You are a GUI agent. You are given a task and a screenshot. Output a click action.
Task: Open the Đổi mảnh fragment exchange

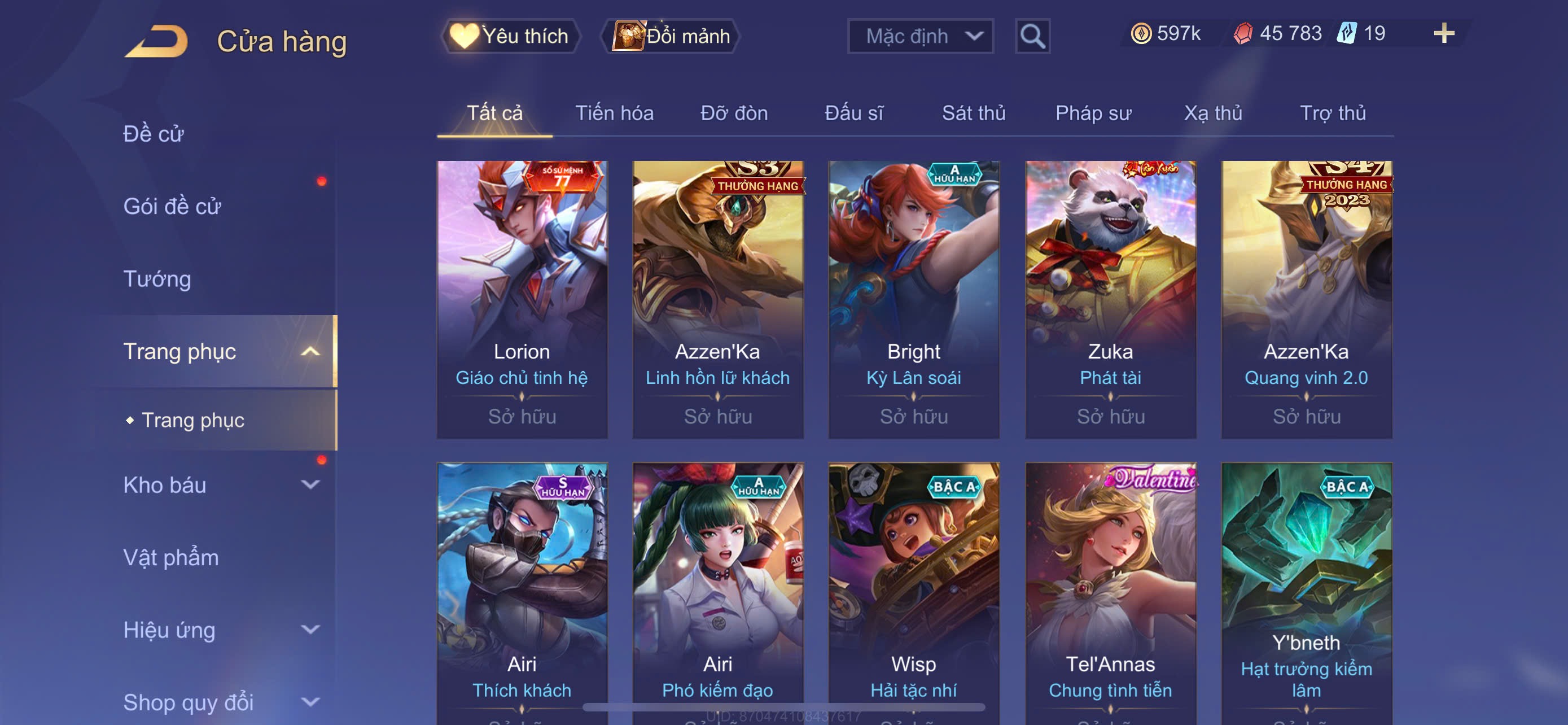point(671,36)
